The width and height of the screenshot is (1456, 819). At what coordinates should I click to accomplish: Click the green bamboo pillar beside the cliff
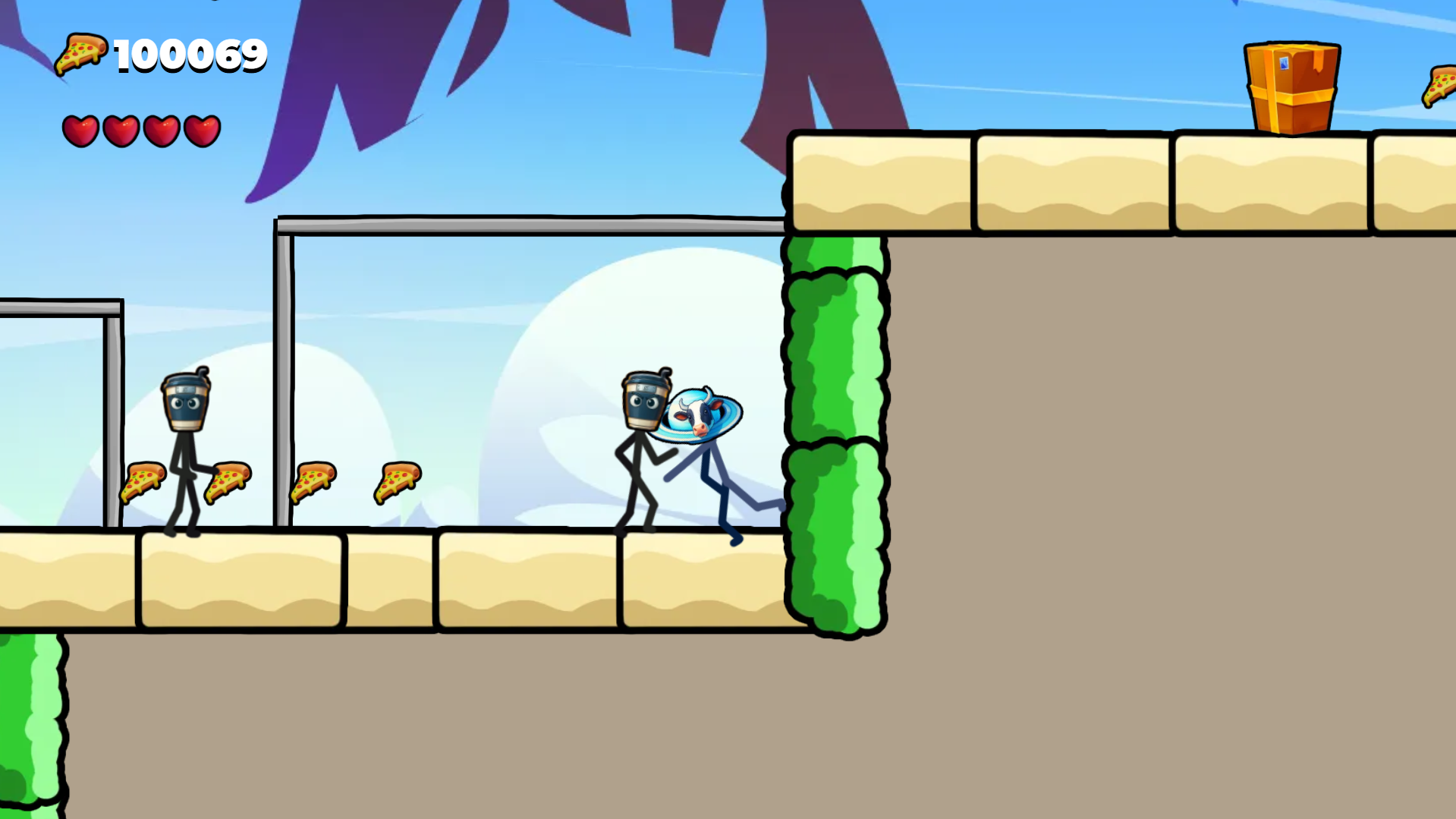pos(835,433)
